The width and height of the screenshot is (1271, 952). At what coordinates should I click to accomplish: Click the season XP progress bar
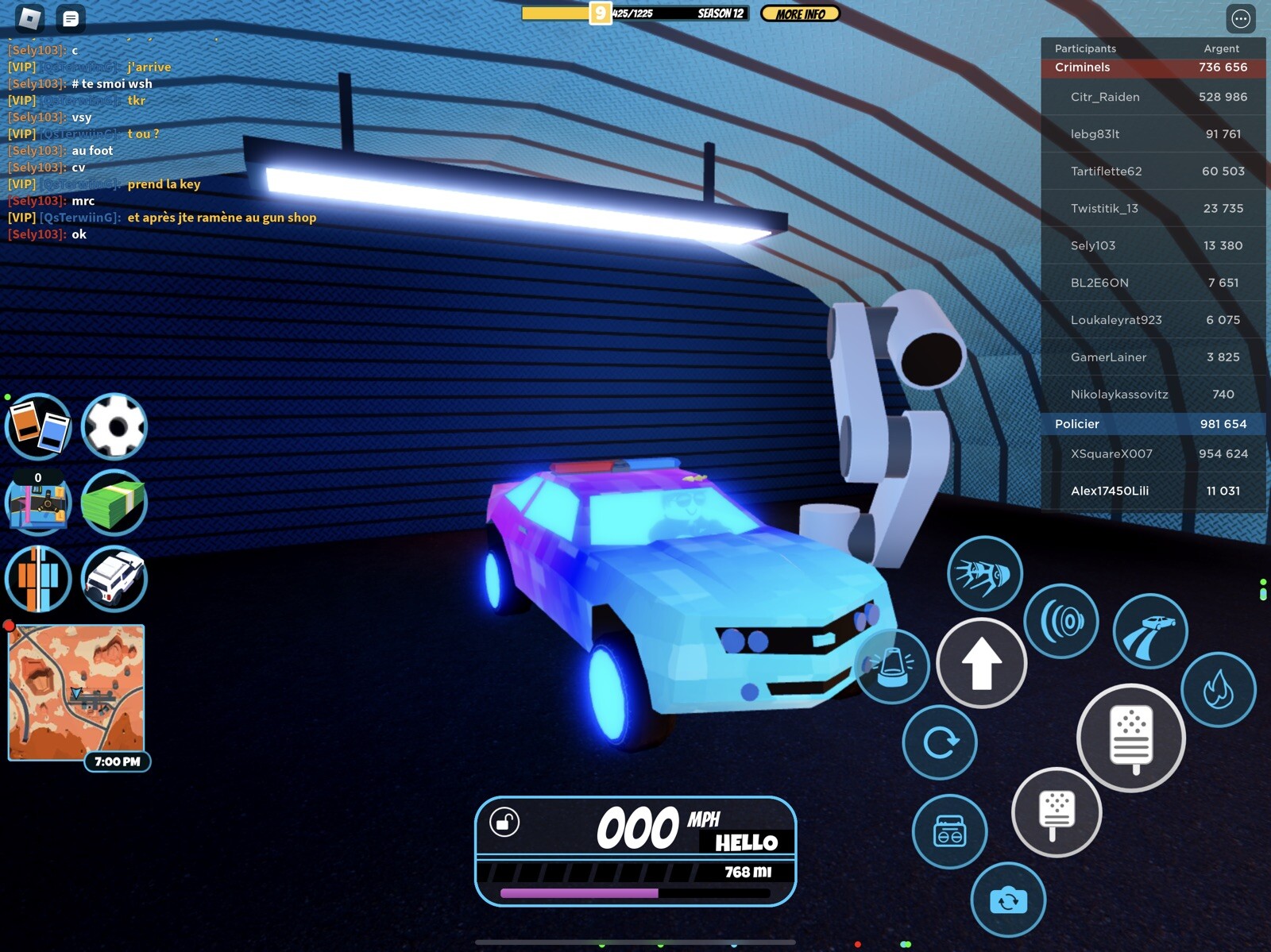(x=635, y=13)
